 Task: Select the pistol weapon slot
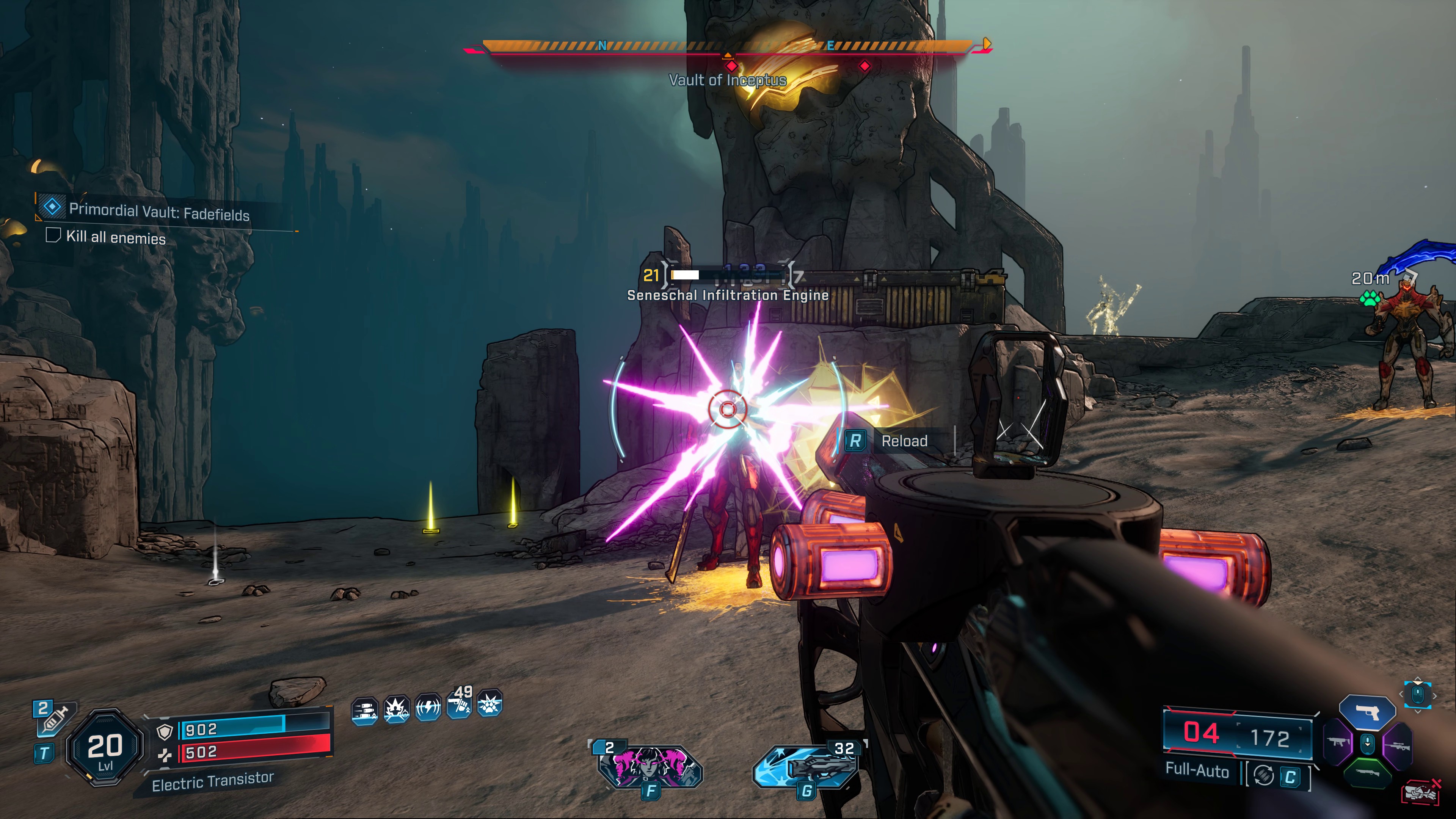click(x=1367, y=713)
